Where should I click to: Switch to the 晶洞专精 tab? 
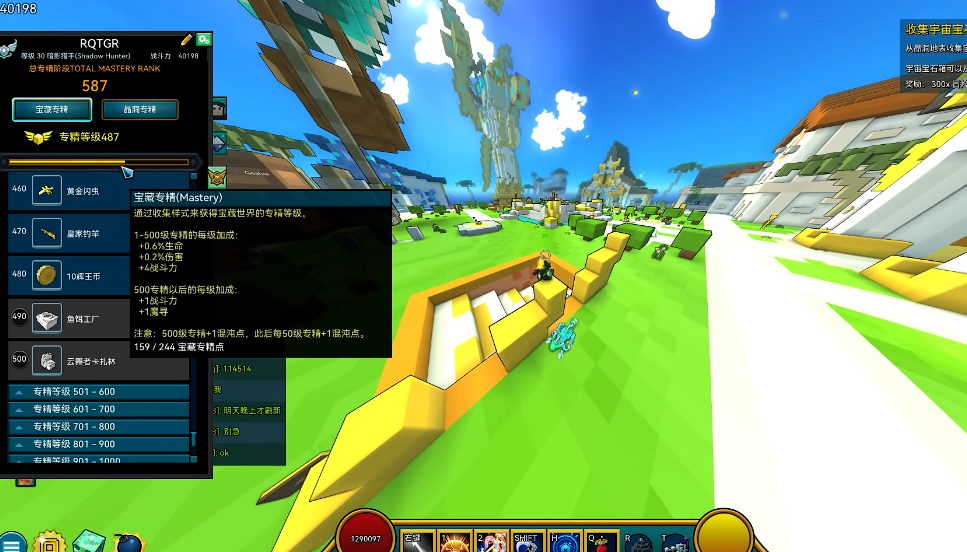click(x=139, y=109)
